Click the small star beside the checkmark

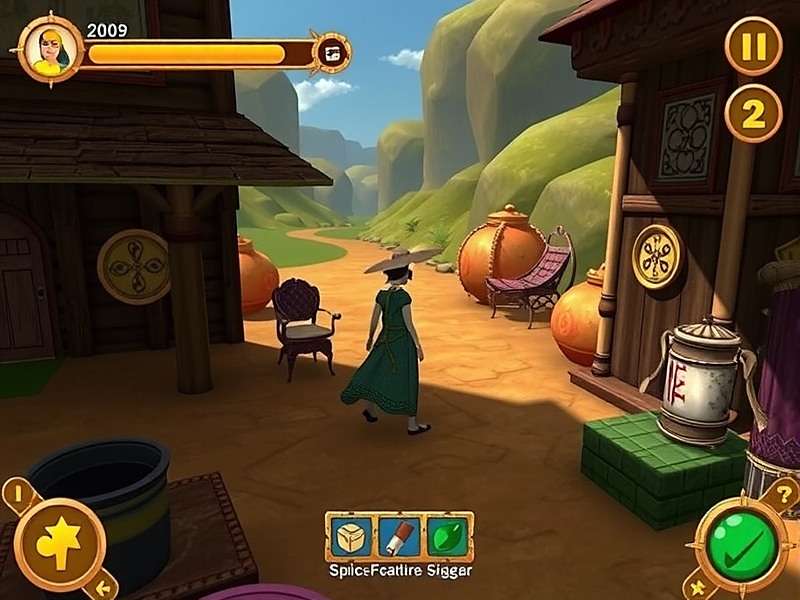point(698,585)
